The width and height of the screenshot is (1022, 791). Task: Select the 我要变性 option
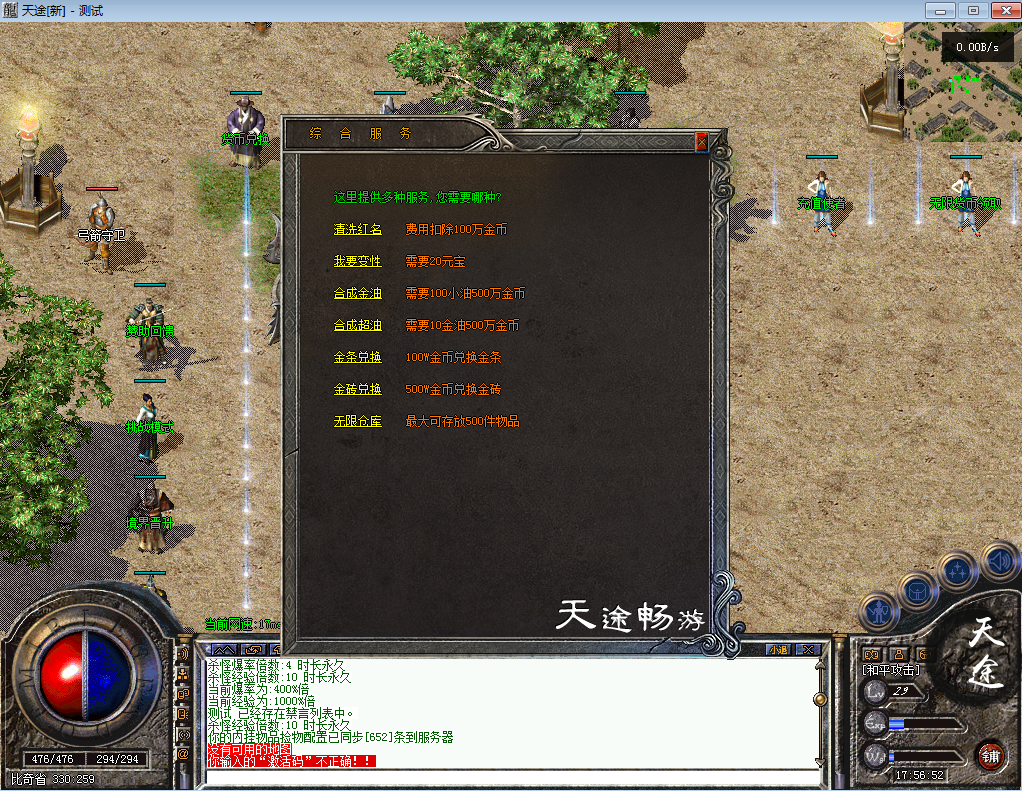(358, 262)
